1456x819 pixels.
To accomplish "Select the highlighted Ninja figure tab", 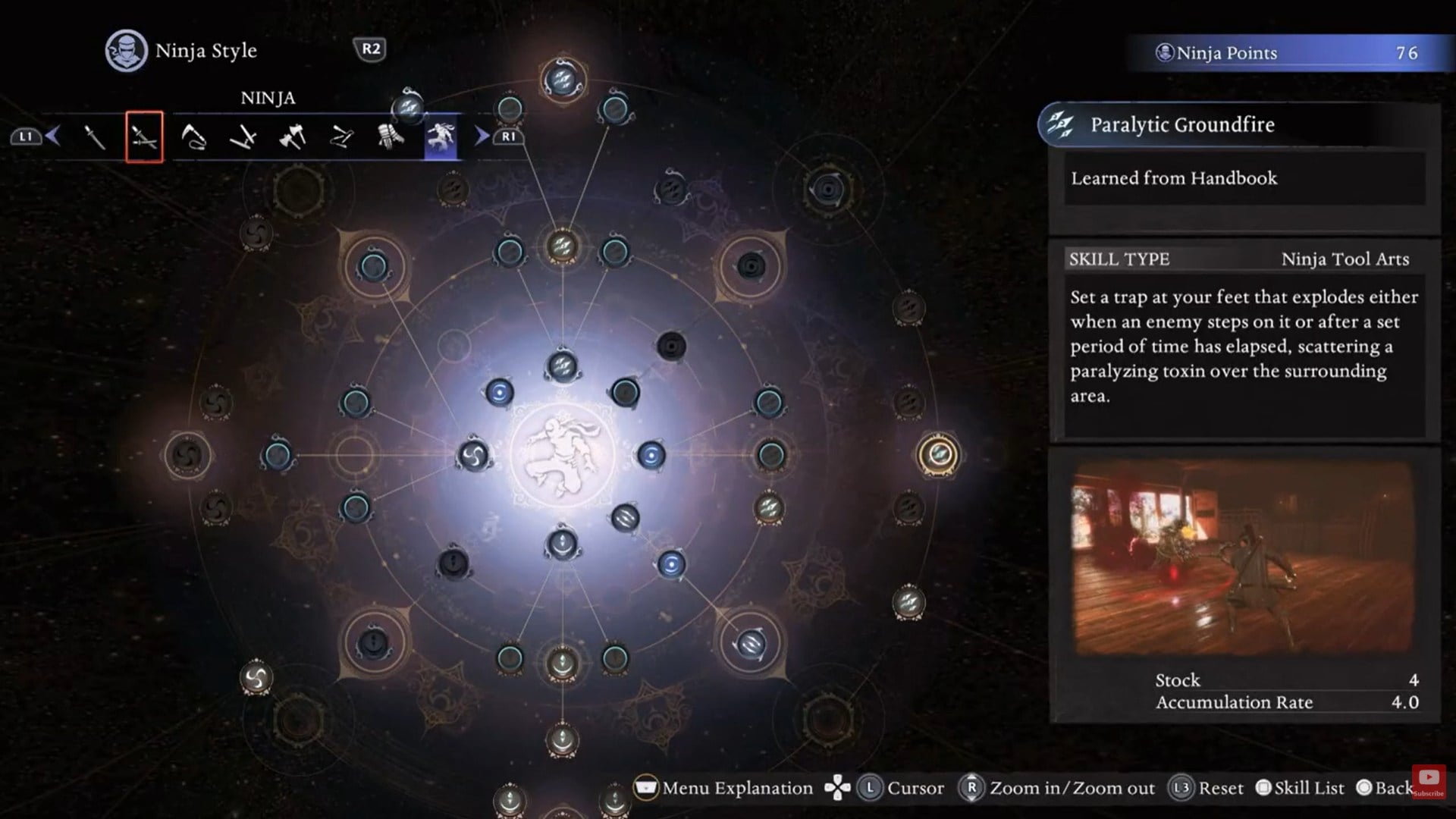I will click(441, 137).
